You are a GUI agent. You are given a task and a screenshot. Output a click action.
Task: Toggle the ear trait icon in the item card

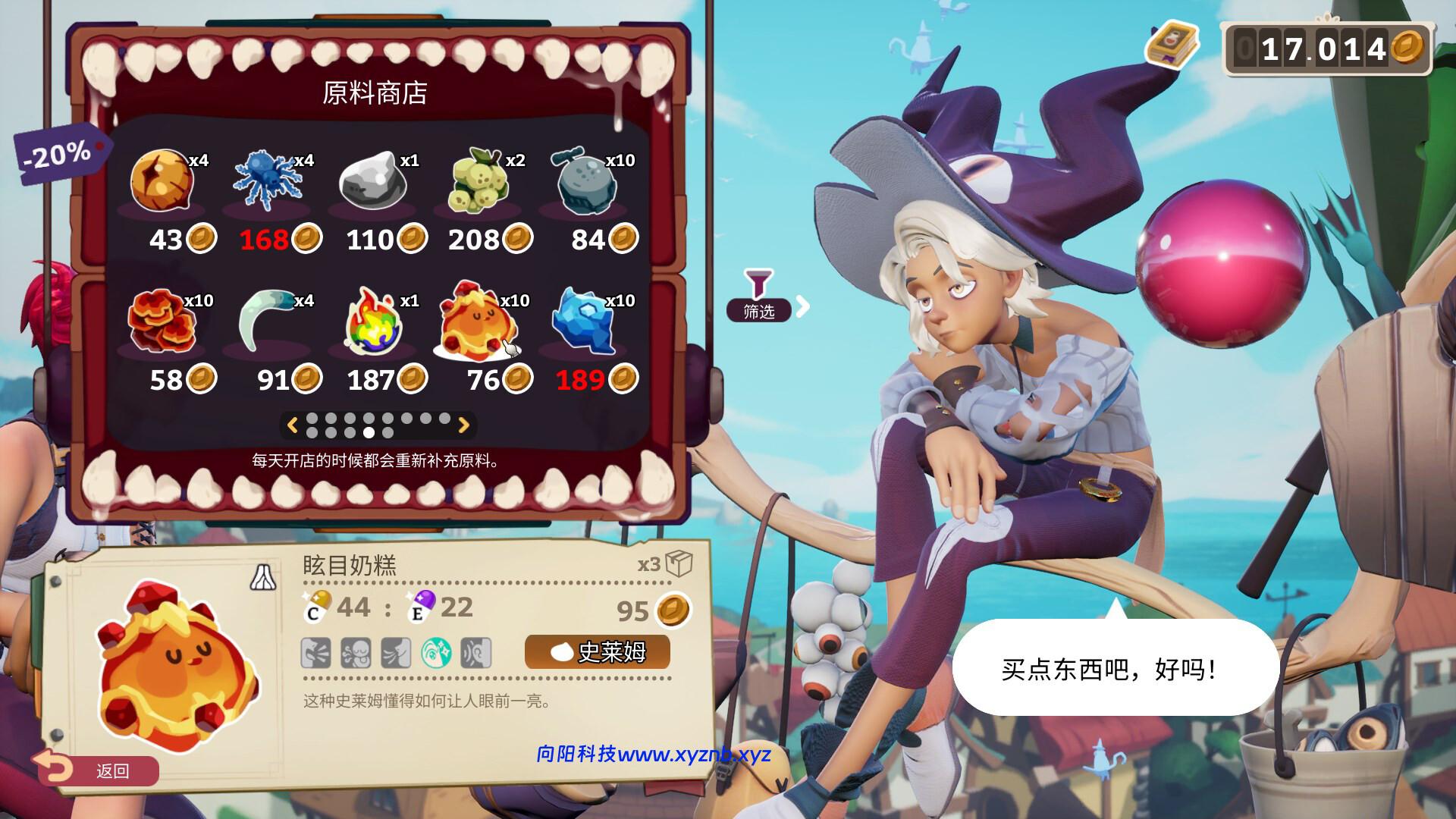(476, 653)
